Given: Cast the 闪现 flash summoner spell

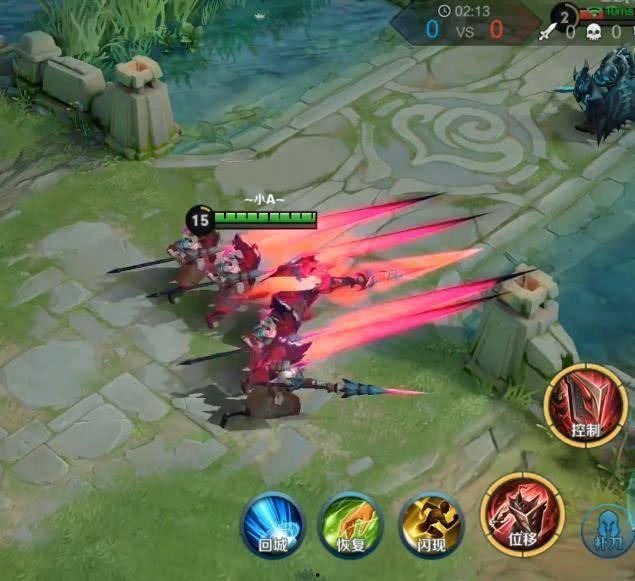Looking at the screenshot, I should (430, 523).
